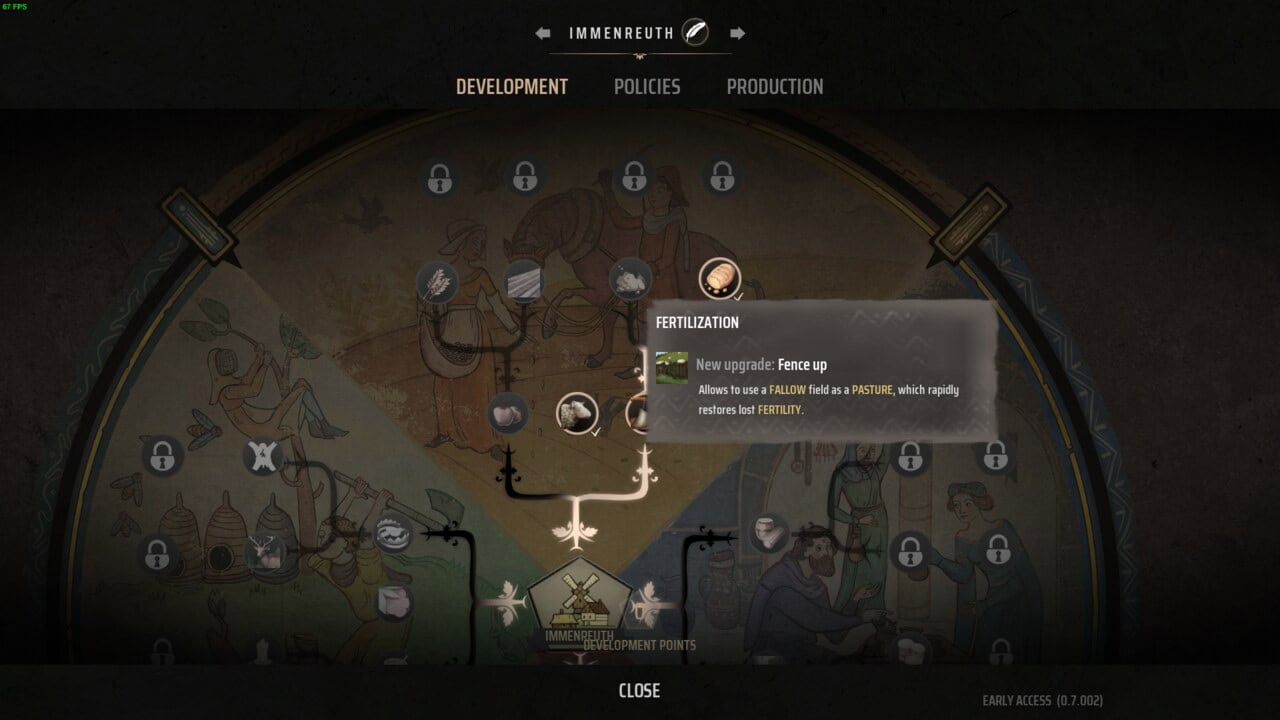Switch to the Policies tab
This screenshot has width=1280, height=720.
pyautogui.click(x=647, y=87)
